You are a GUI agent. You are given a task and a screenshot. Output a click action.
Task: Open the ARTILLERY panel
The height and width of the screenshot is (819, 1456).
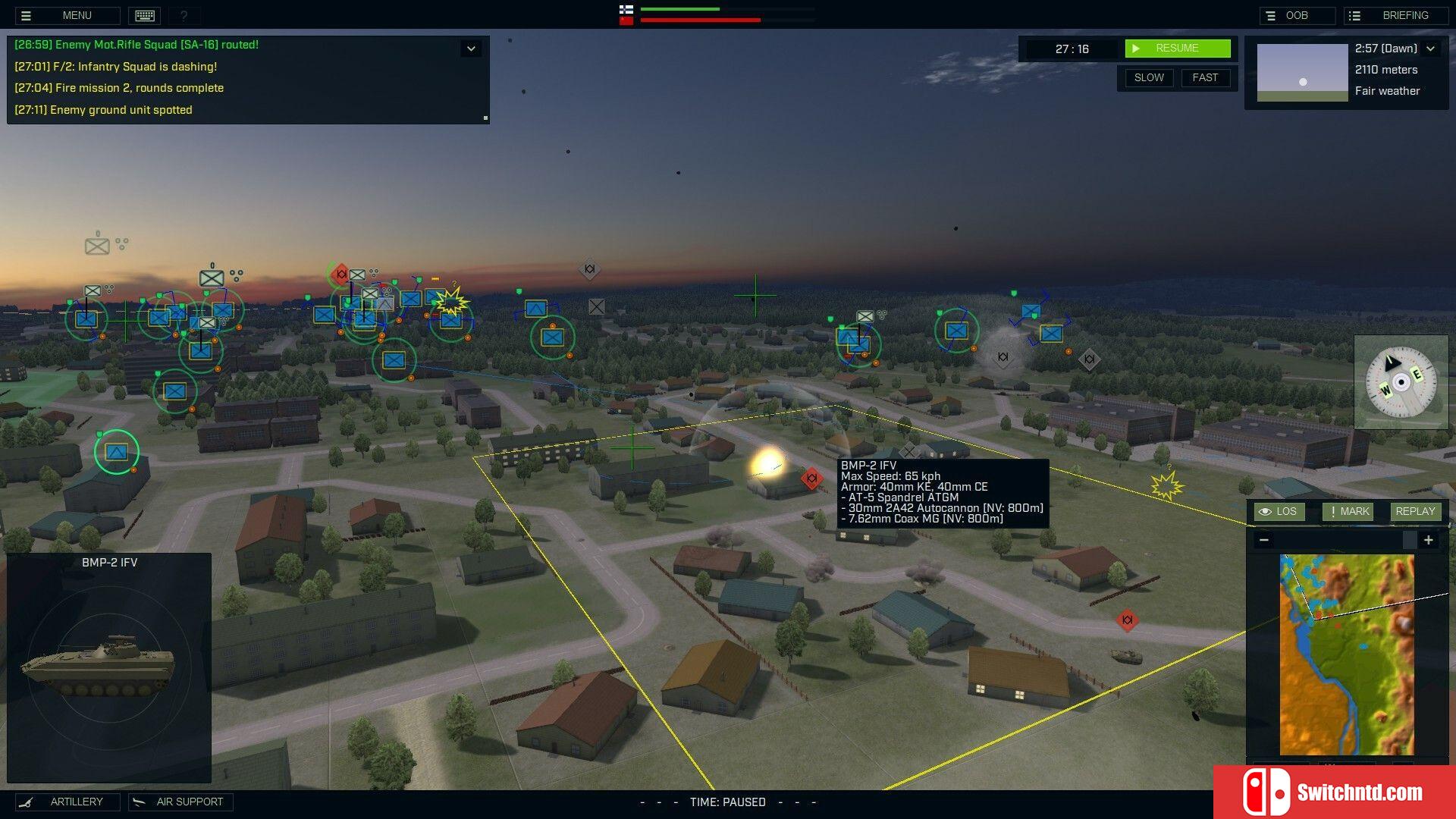pos(67,802)
